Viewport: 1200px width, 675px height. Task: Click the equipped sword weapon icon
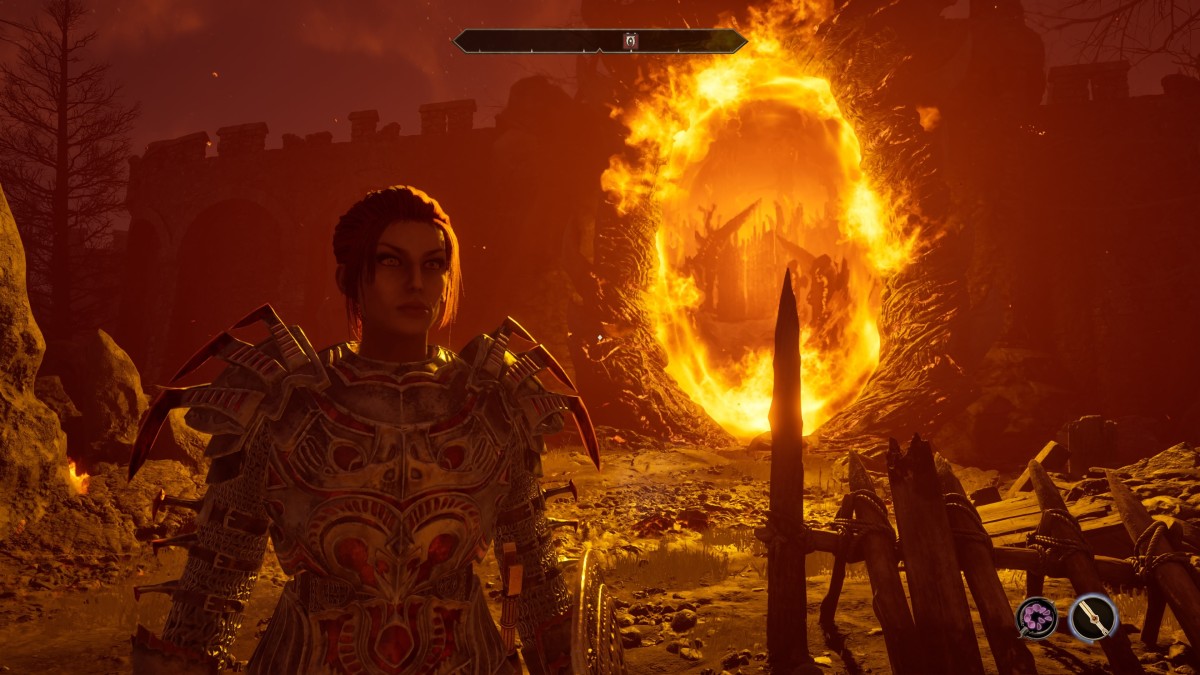point(1092,617)
